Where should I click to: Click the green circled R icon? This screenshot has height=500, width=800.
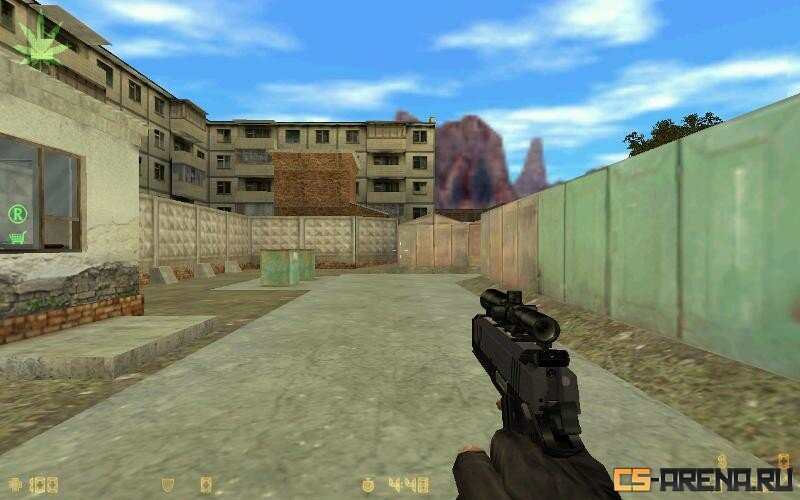pos(17,213)
